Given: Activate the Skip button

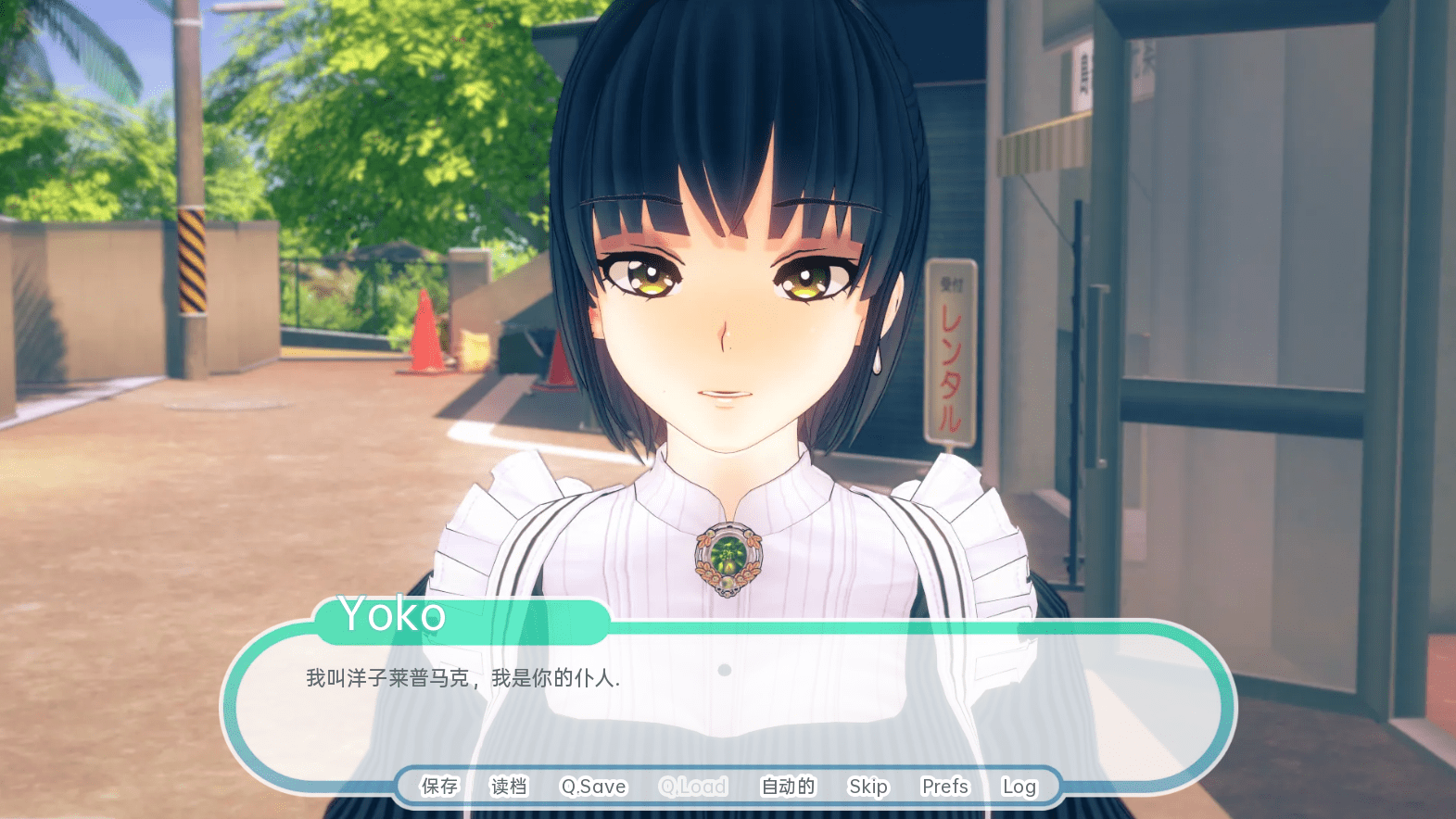Looking at the screenshot, I should pyautogui.click(x=868, y=787).
